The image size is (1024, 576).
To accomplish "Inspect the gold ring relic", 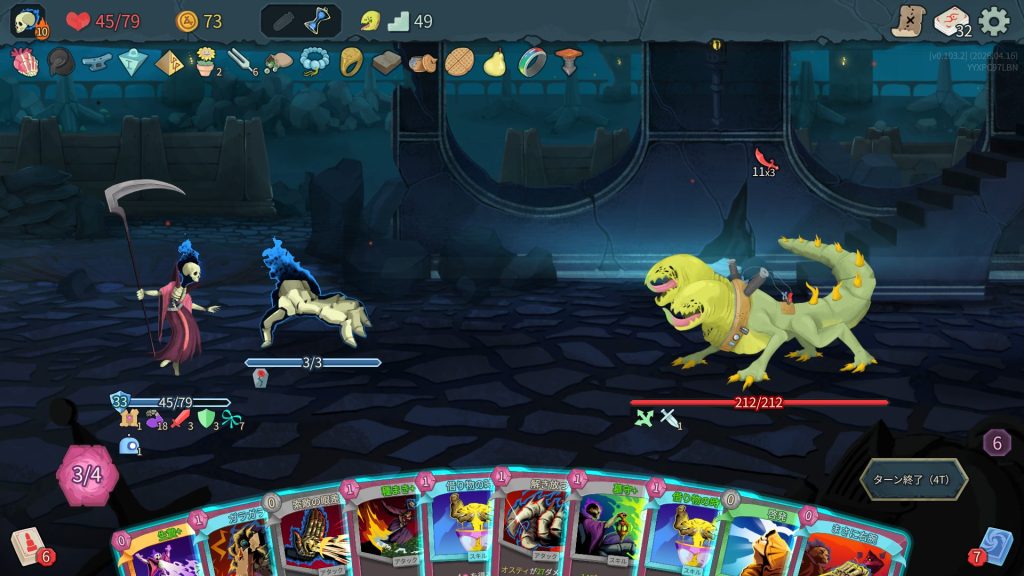I will 351,63.
